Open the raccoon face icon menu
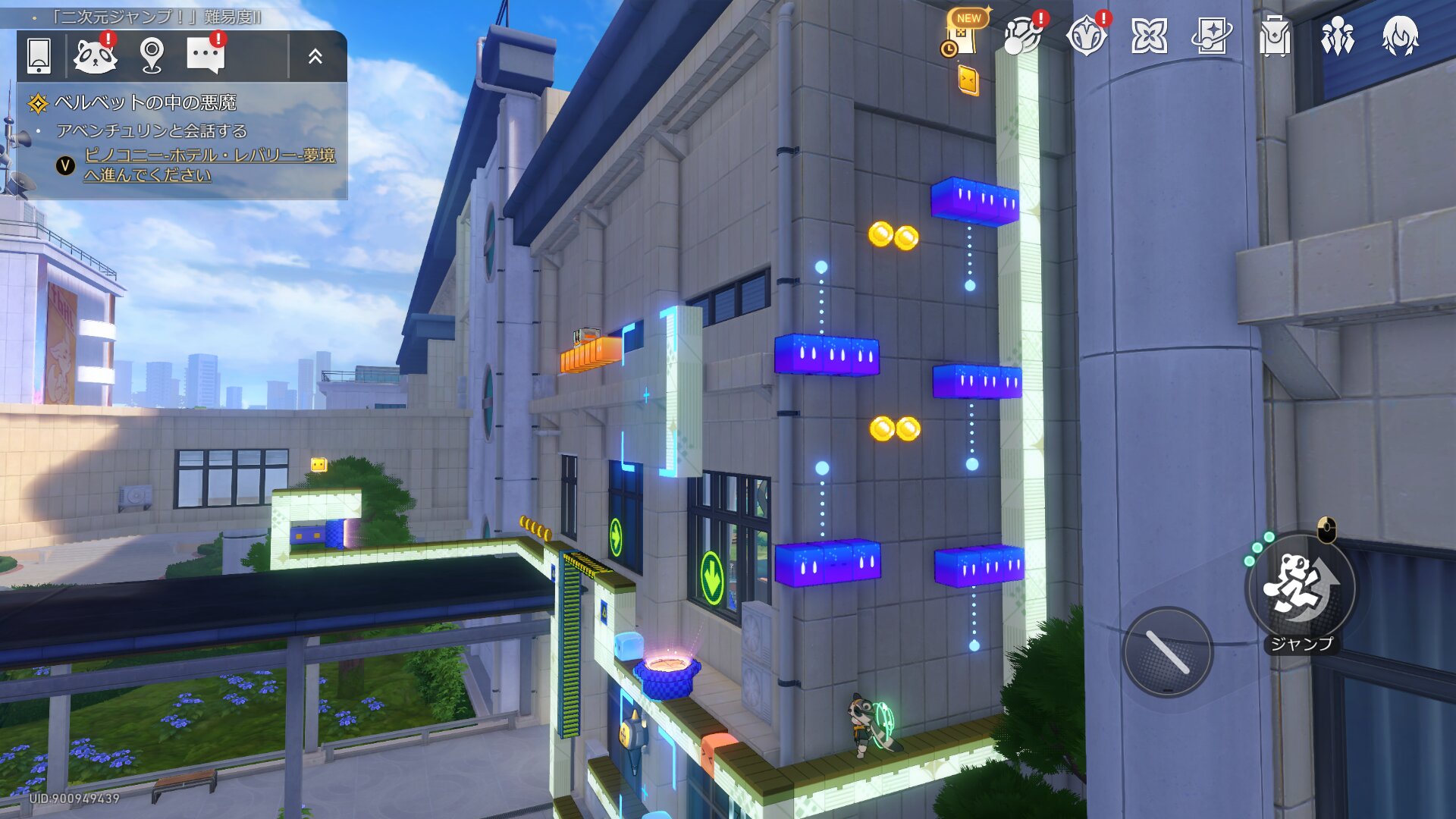The height and width of the screenshot is (819, 1456). [x=95, y=55]
